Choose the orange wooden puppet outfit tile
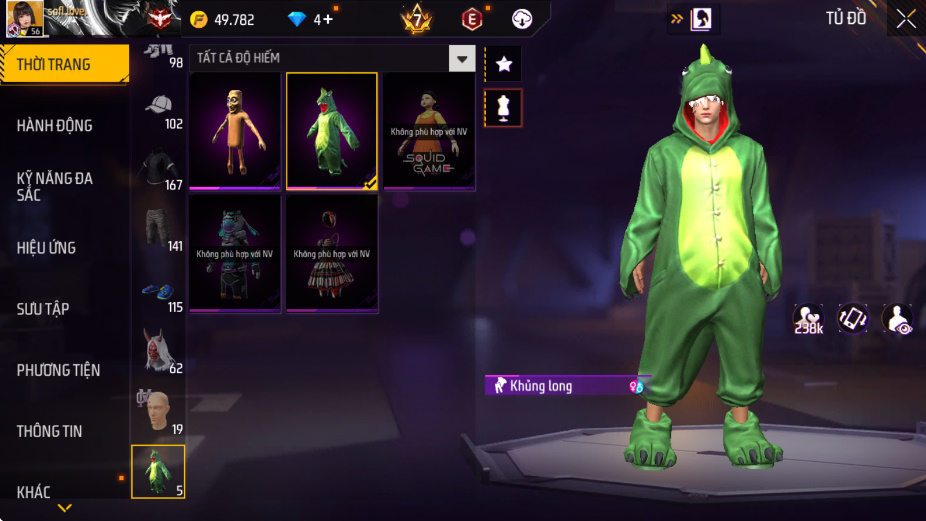Viewport: 926px width, 521px height. [235, 131]
